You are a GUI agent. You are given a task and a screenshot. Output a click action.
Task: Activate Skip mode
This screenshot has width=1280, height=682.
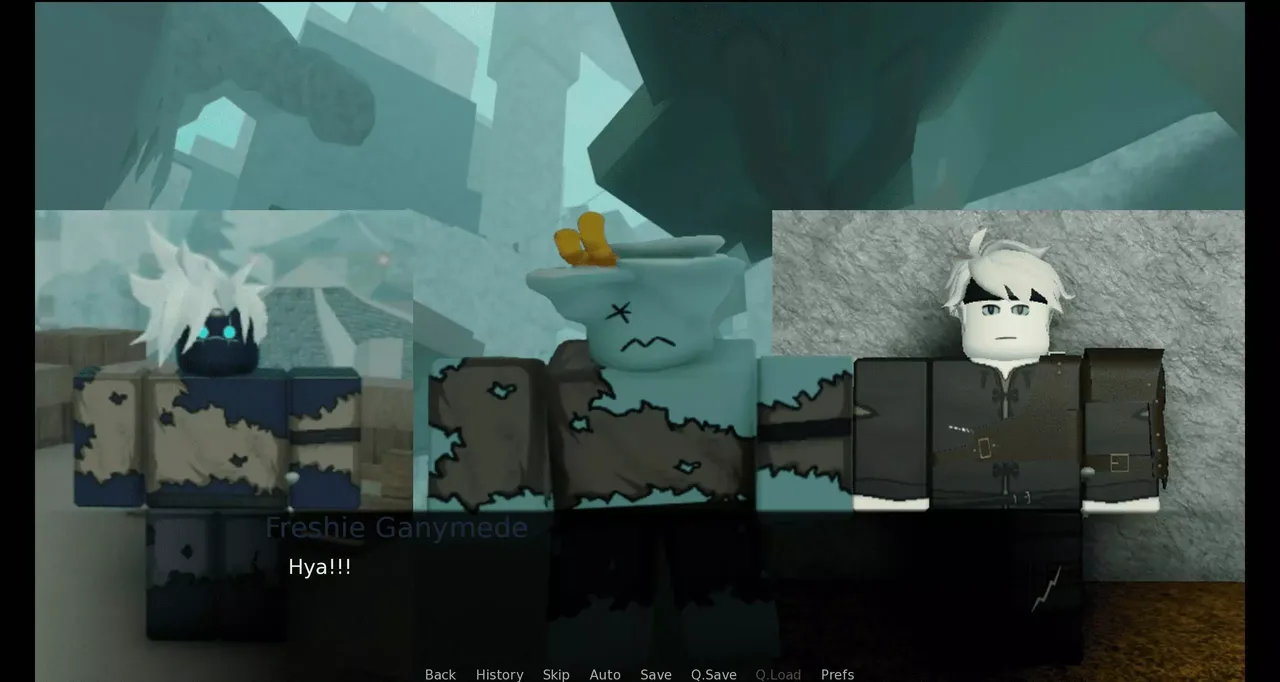[556, 674]
